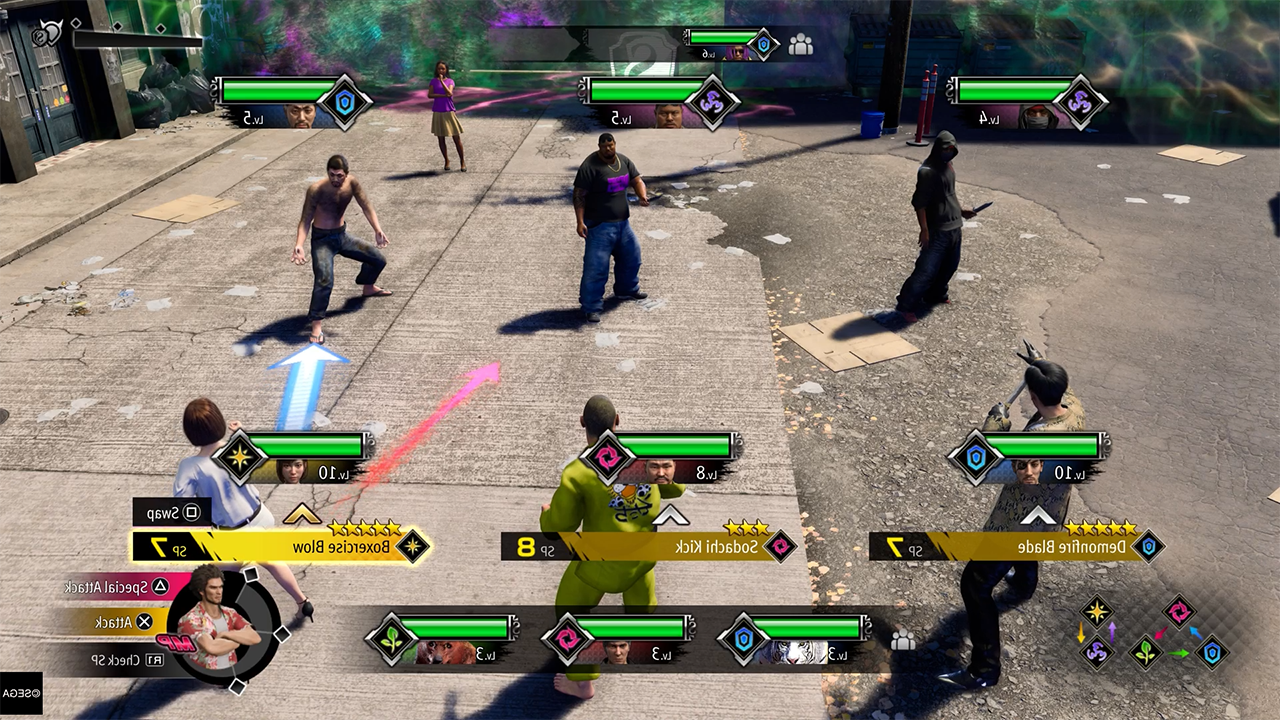Select the level 8 ally portrait

[x=658, y=470]
